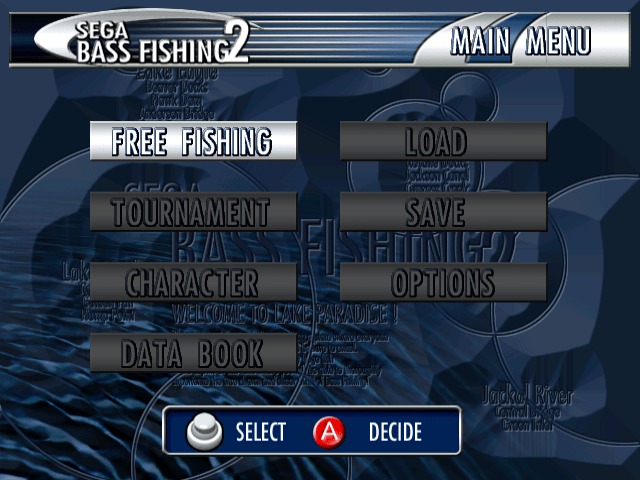Open the Tournament mode
640x480 pixels.
pyautogui.click(x=193, y=212)
